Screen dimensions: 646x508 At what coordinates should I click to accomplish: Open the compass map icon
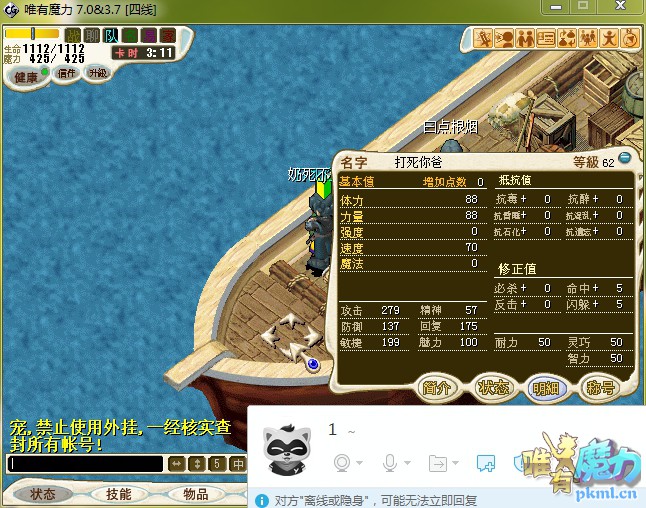pos(630,39)
